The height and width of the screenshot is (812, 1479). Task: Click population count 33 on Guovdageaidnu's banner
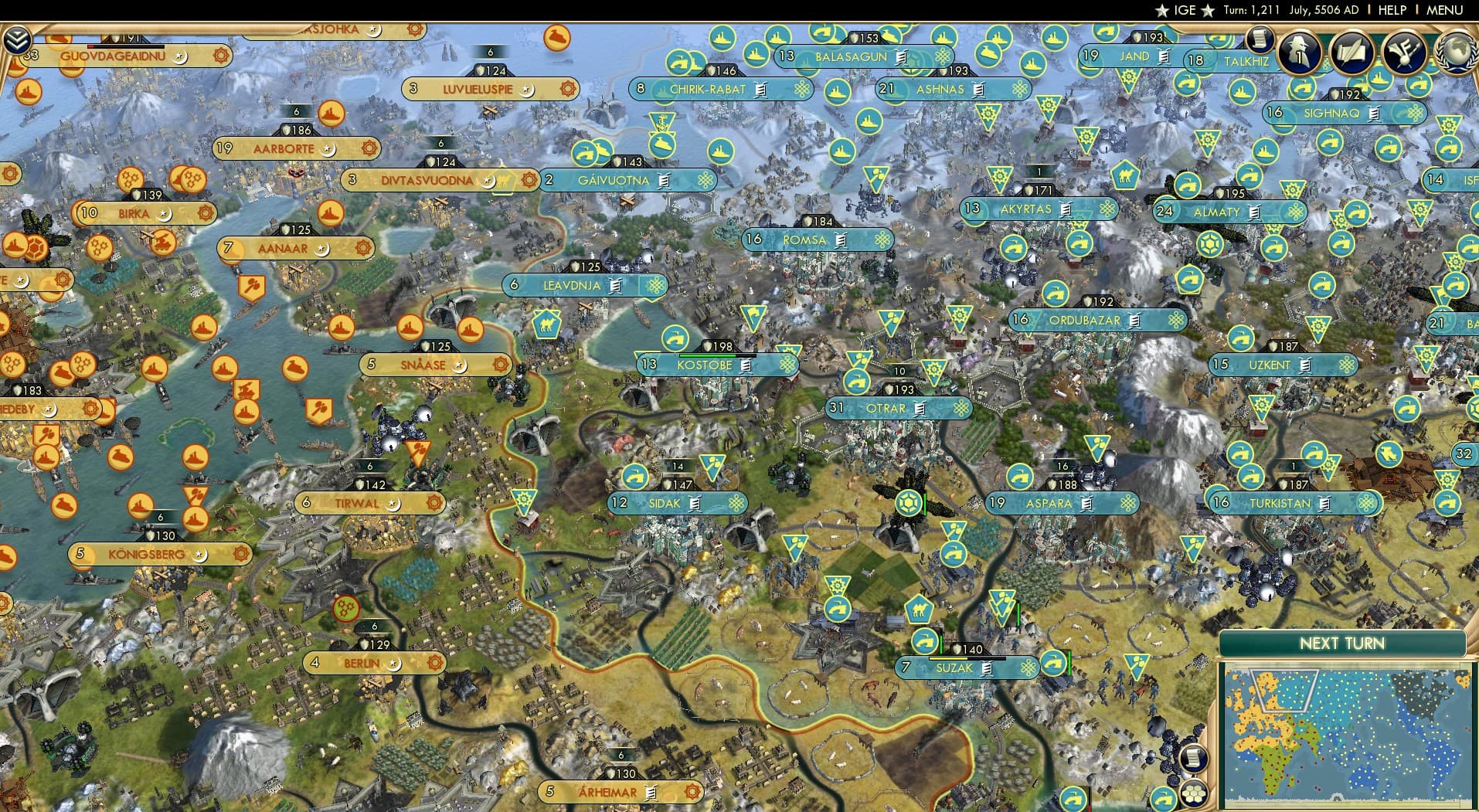(30, 55)
